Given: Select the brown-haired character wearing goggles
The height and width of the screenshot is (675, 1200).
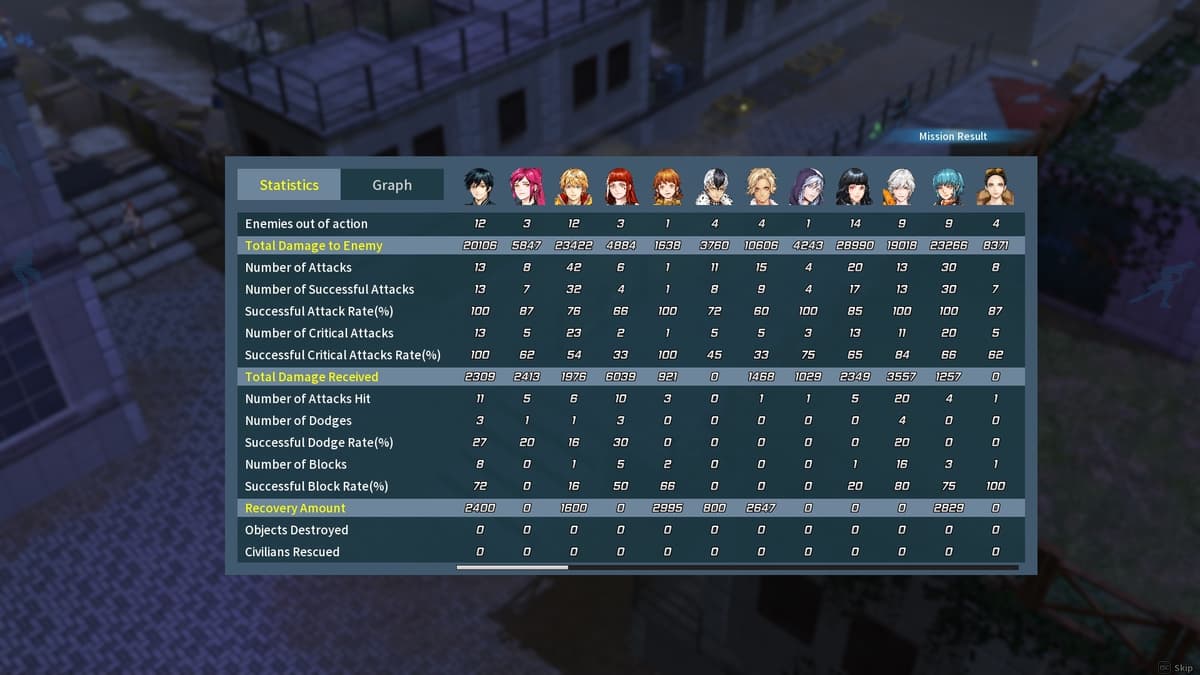Looking at the screenshot, I should (x=995, y=187).
